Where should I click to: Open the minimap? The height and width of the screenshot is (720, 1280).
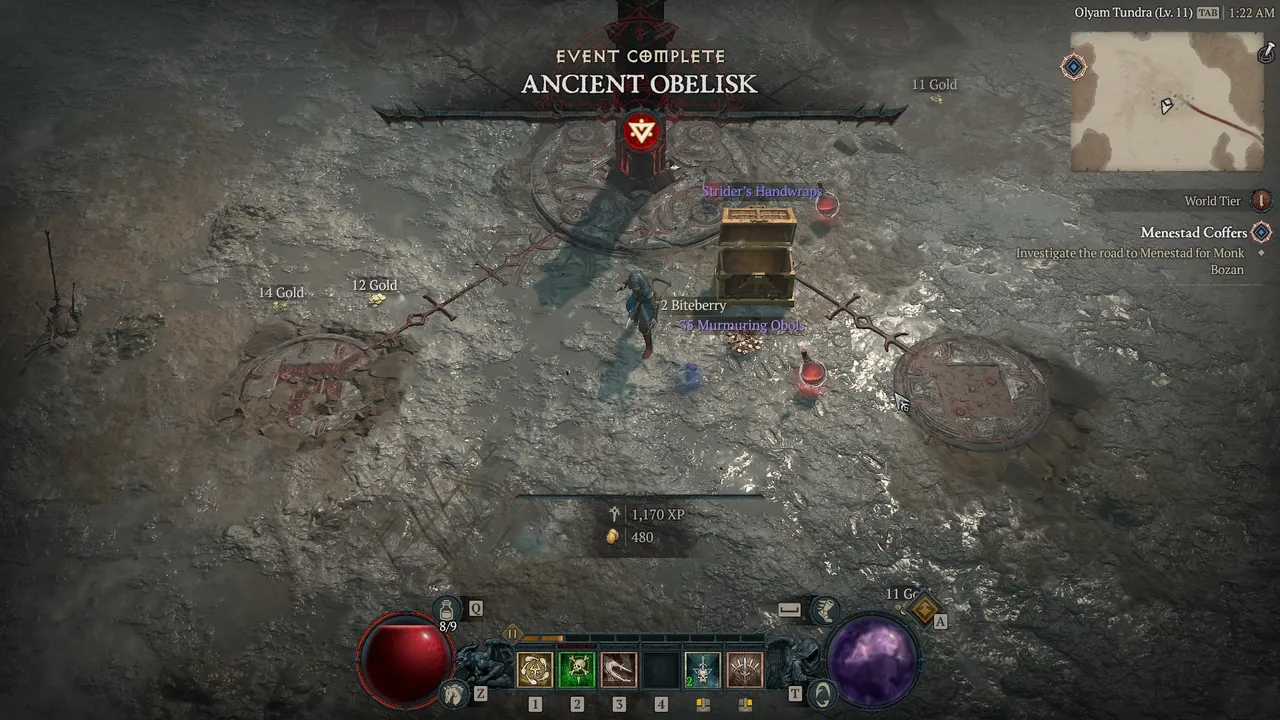pos(1167,102)
